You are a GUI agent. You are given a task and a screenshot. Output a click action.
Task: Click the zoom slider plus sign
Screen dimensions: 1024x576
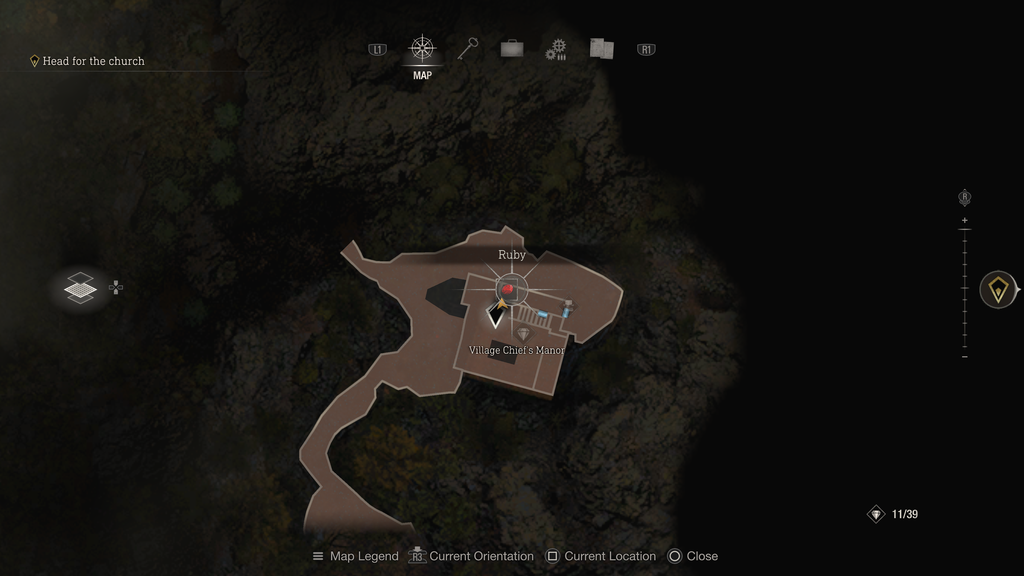tap(964, 220)
